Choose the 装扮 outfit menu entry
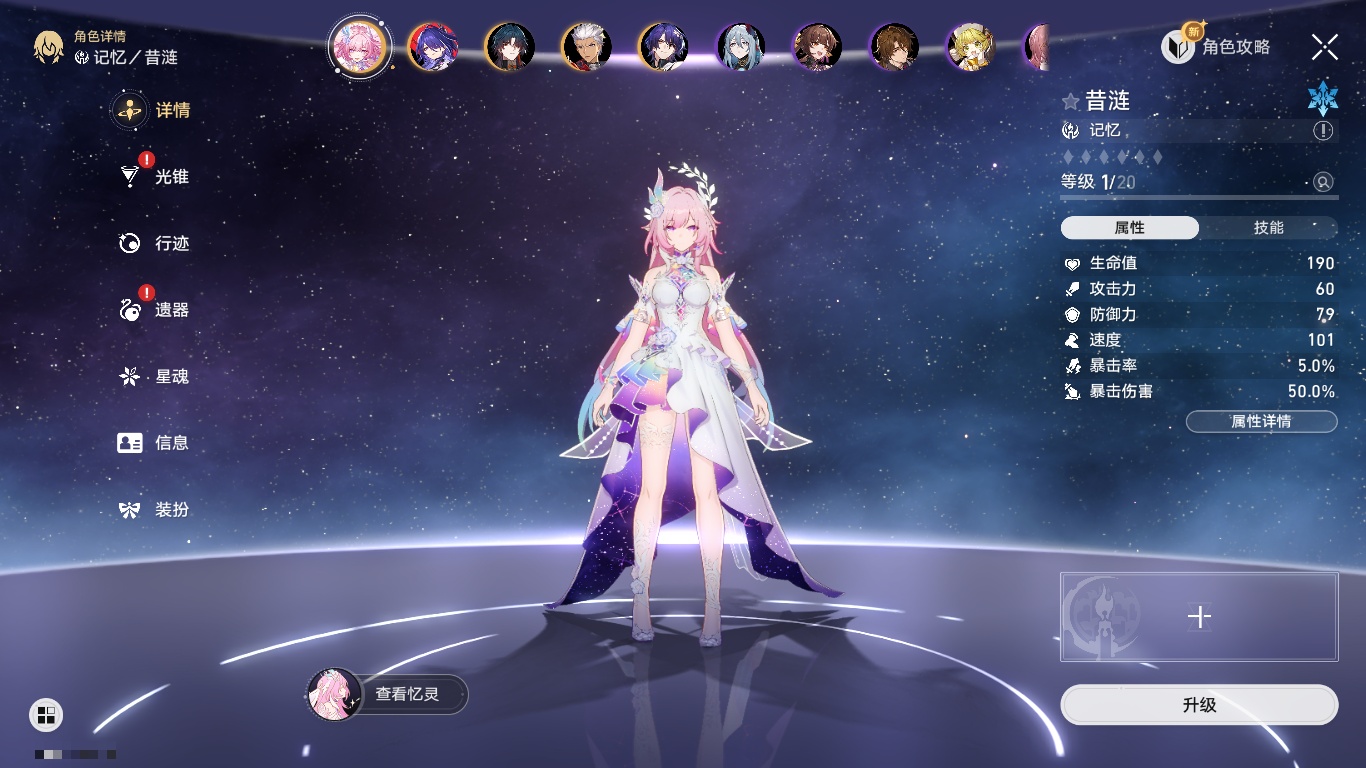This screenshot has height=768, width=1366. pyautogui.click(x=160, y=510)
